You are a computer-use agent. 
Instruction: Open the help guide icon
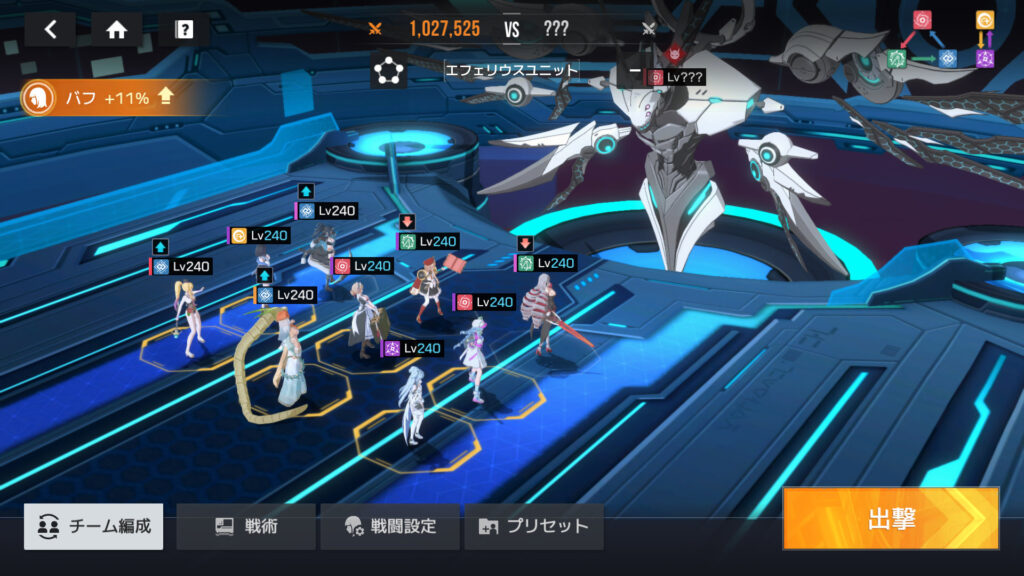(x=184, y=29)
